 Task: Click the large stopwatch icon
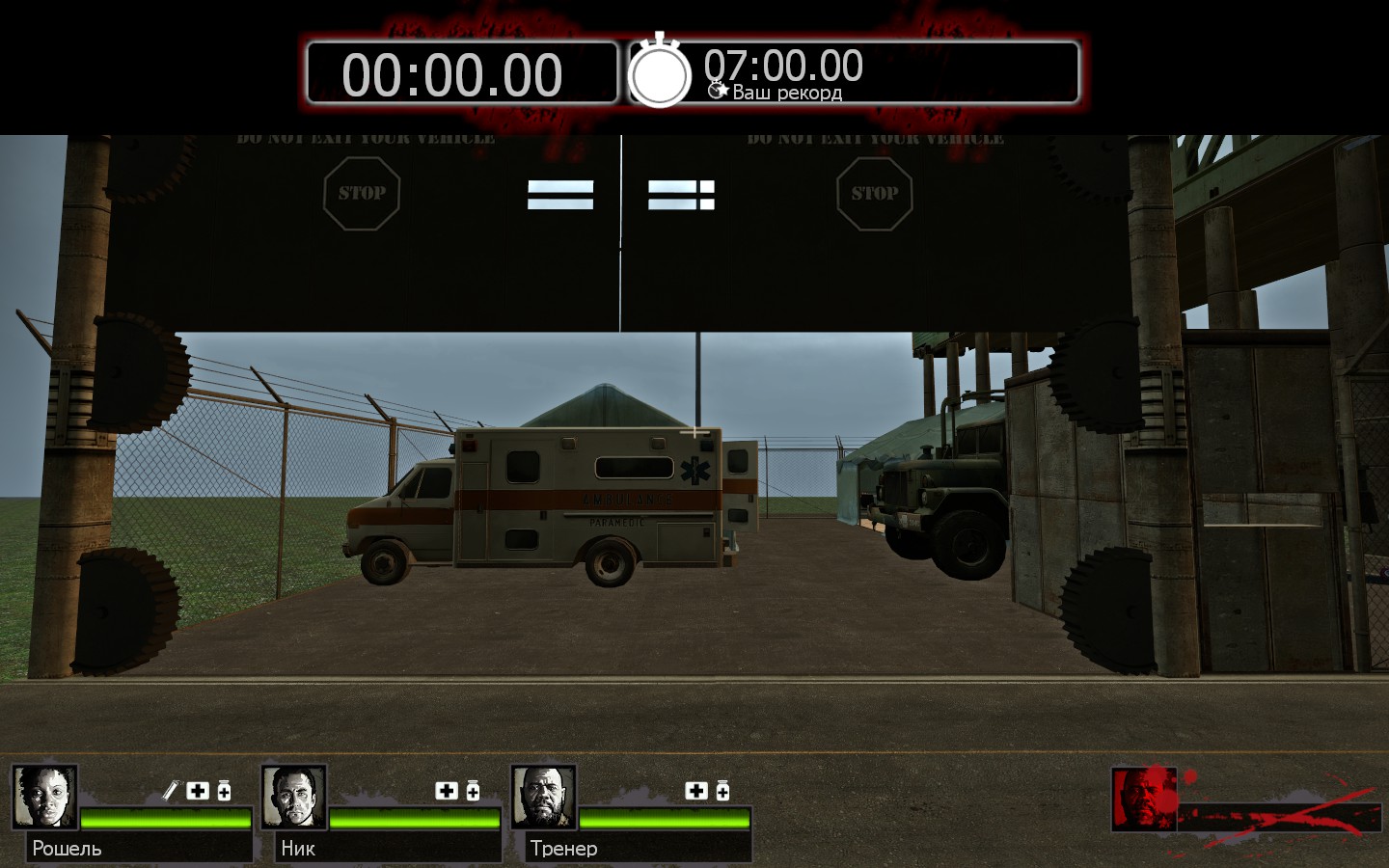click(x=660, y=72)
